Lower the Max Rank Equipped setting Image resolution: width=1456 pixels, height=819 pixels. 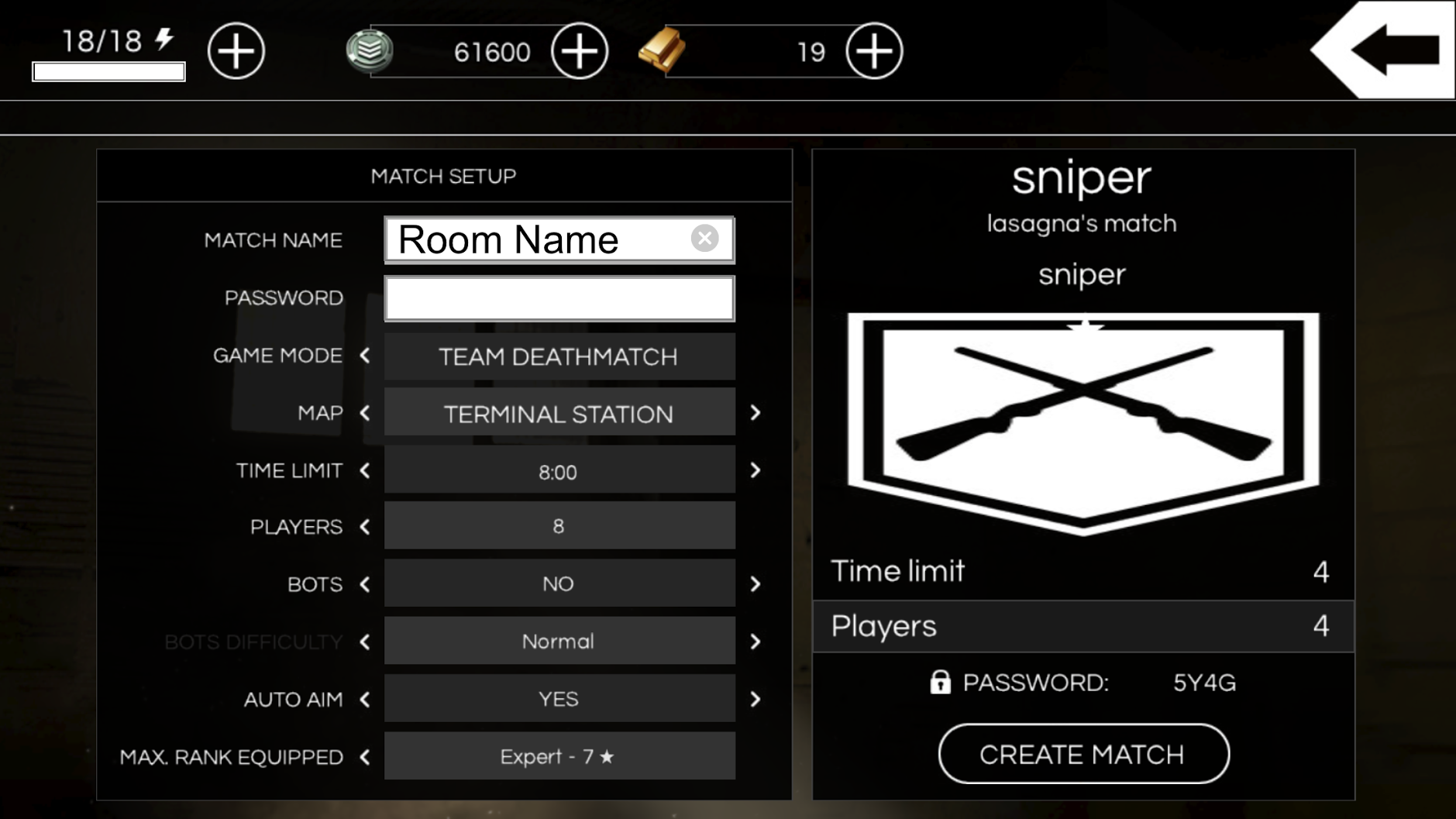365,756
